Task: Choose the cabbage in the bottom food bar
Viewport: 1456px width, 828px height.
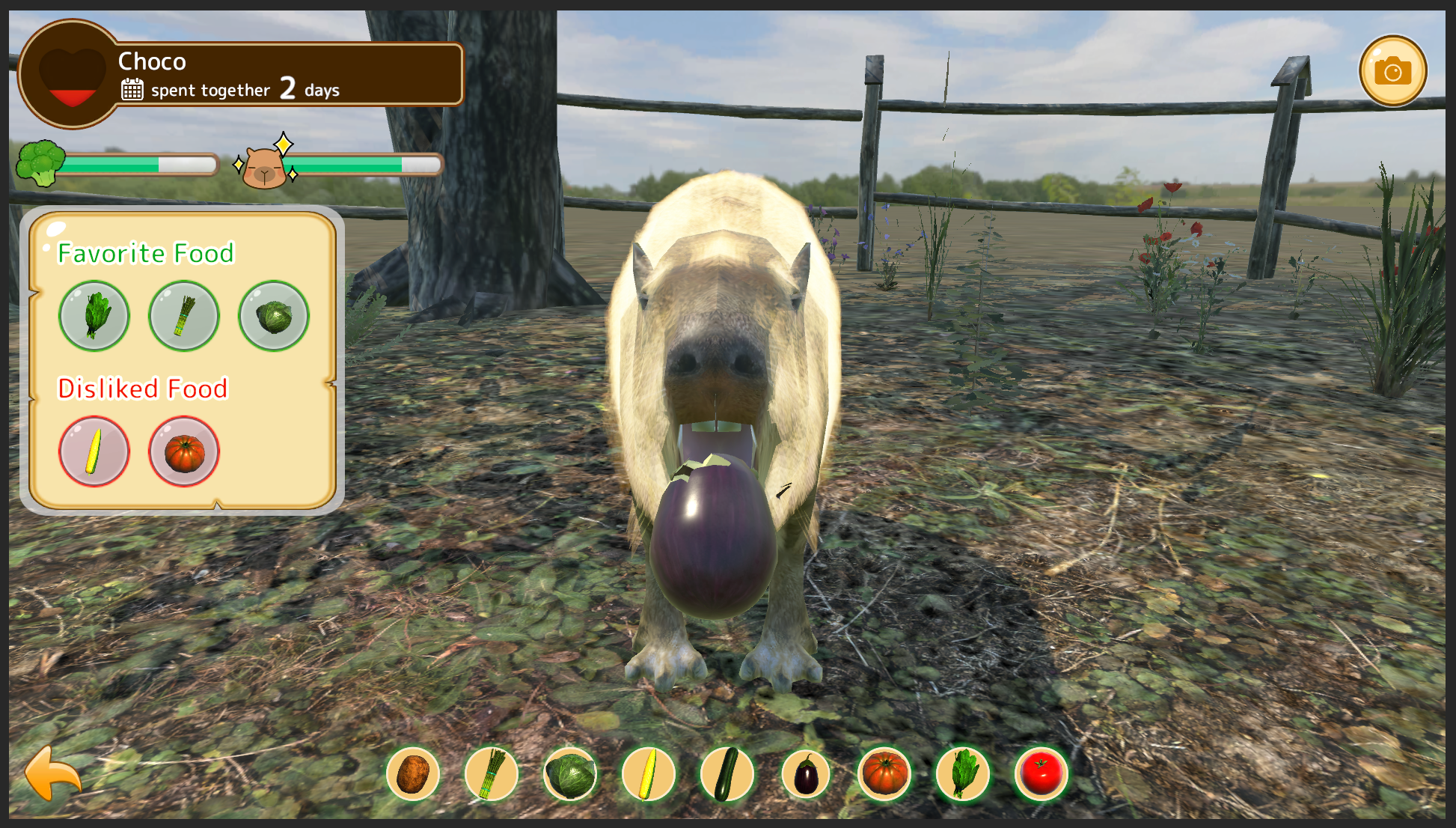Action: (570, 774)
